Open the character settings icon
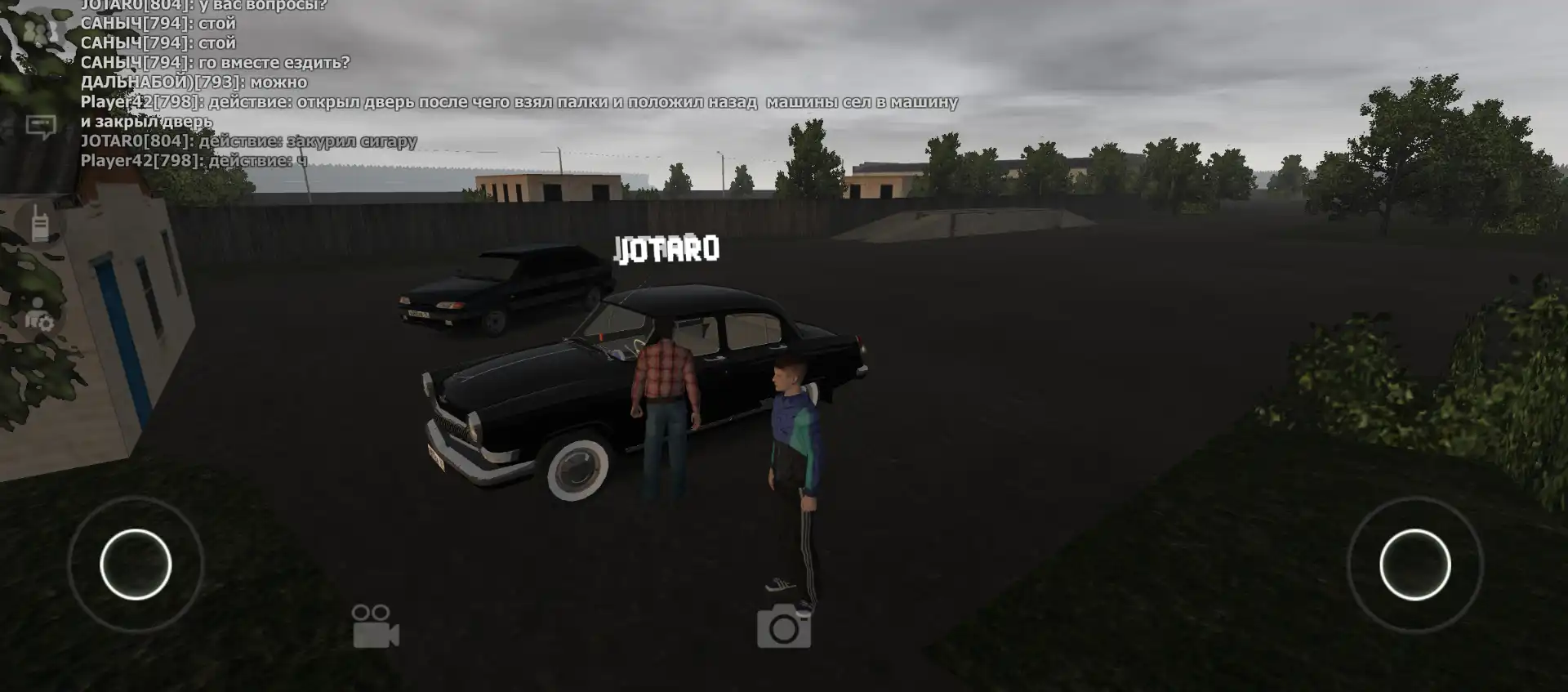Viewport: 1568px width, 692px height. pos(38,319)
